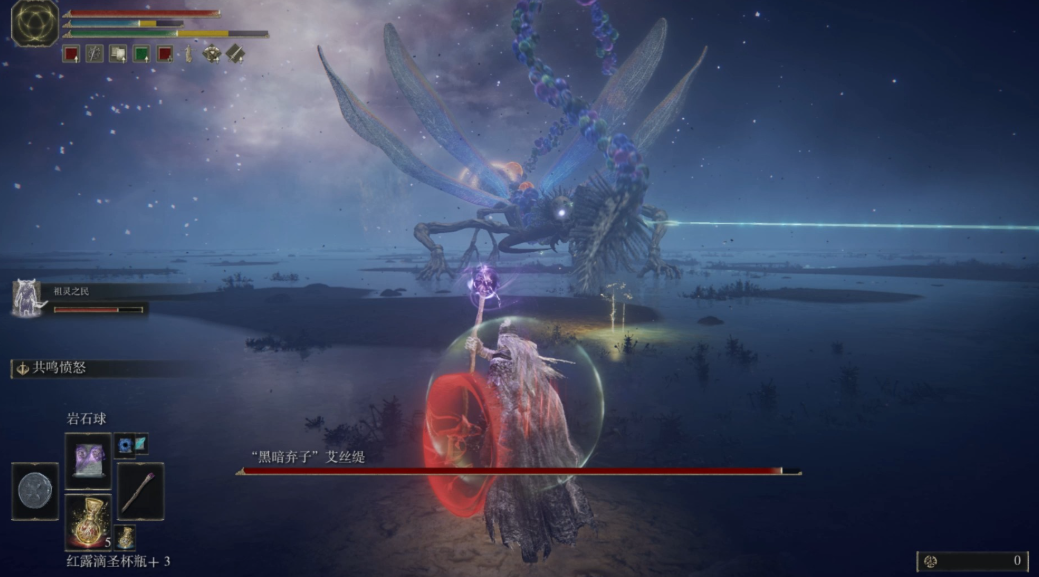Select the small cyan crystal icon

(140, 441)
